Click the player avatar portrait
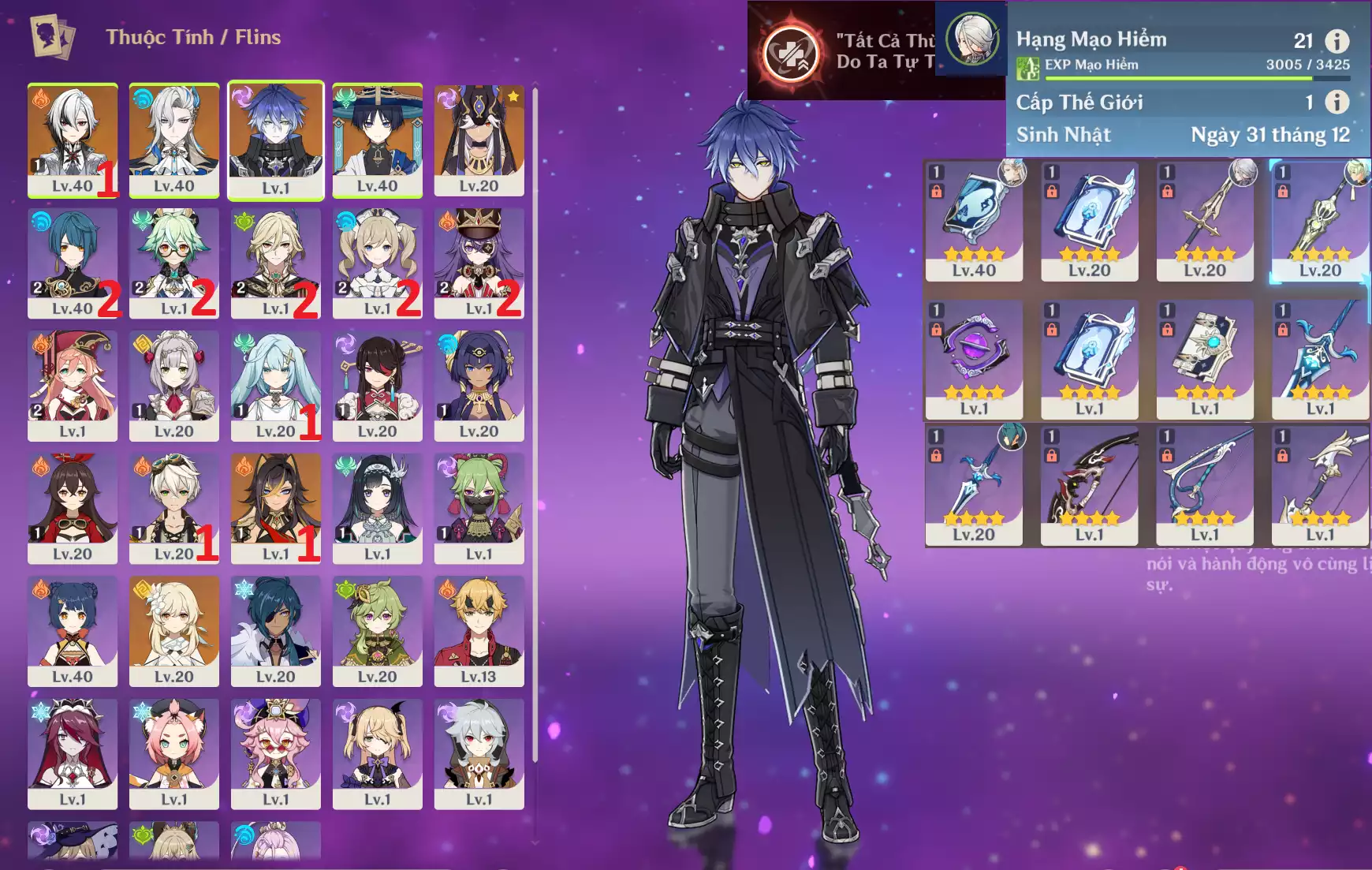This screenshot has height=870, width=1372. point(971,38)
